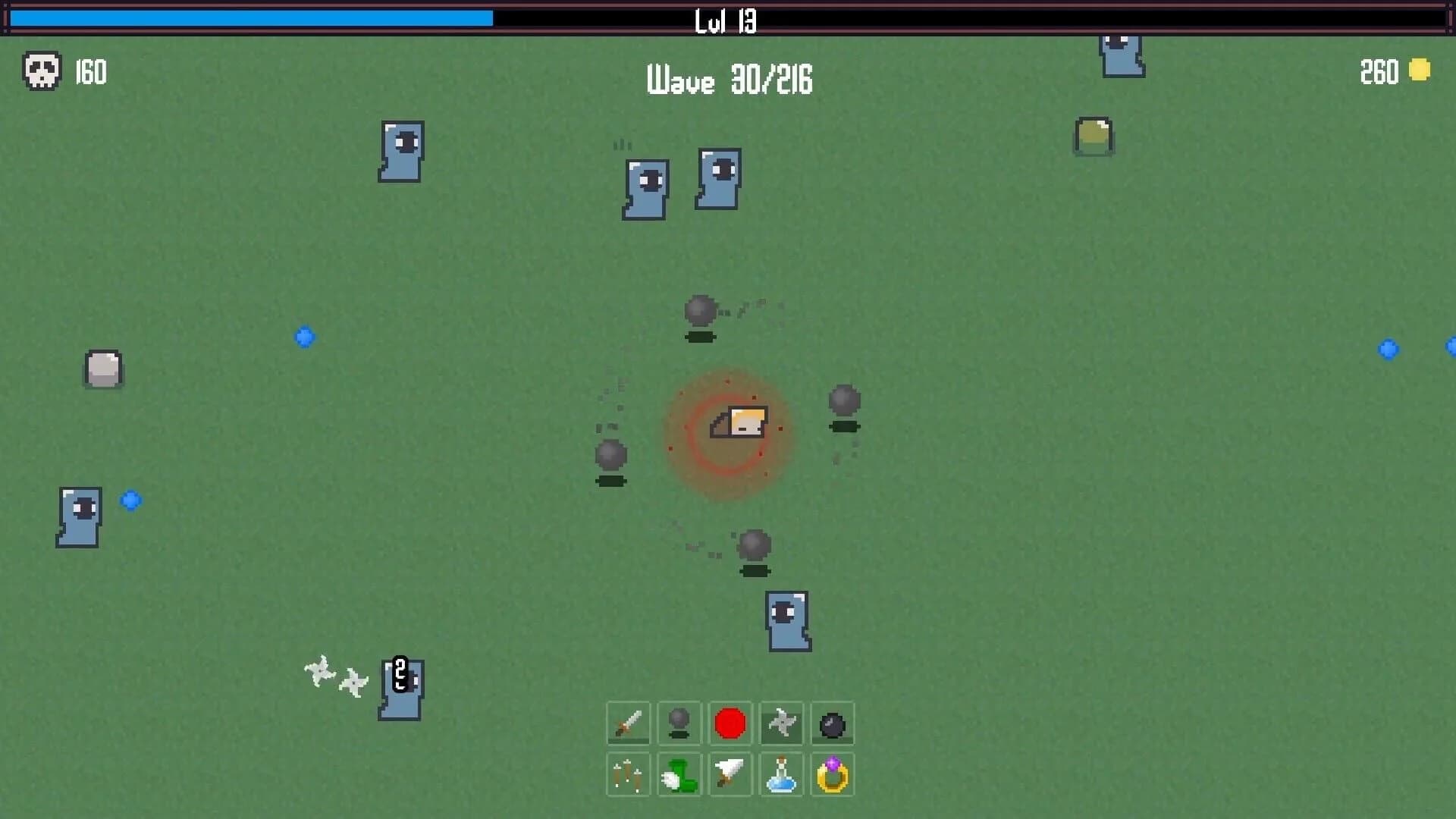This screenshot has width=1456, height=819.
Task: Click the golden chest near the top right
Action: coord(1093,137)
